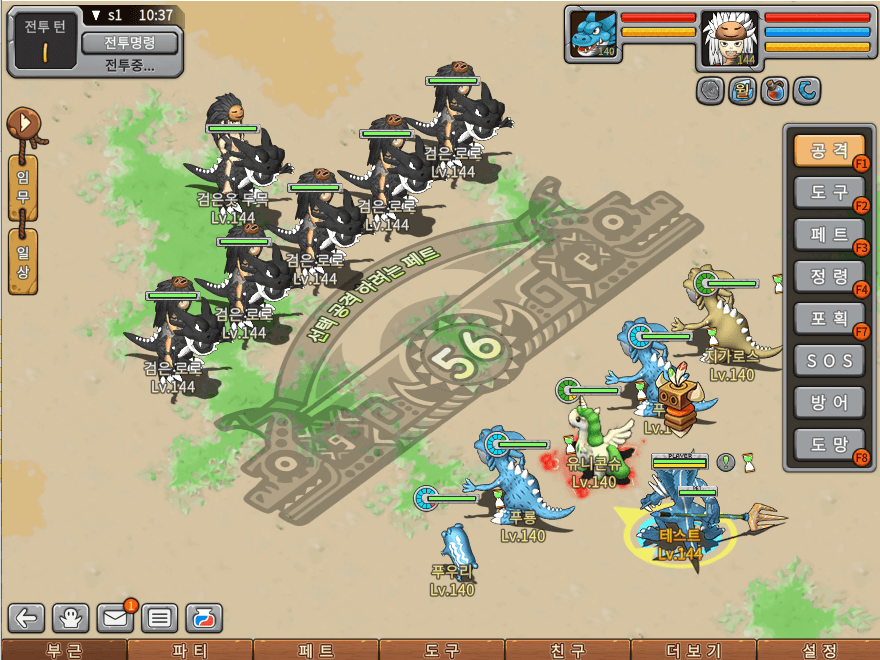Open the 임무 (Mission) hanging sign
Viewport: 880px width, 660px height.
(22, 186)
